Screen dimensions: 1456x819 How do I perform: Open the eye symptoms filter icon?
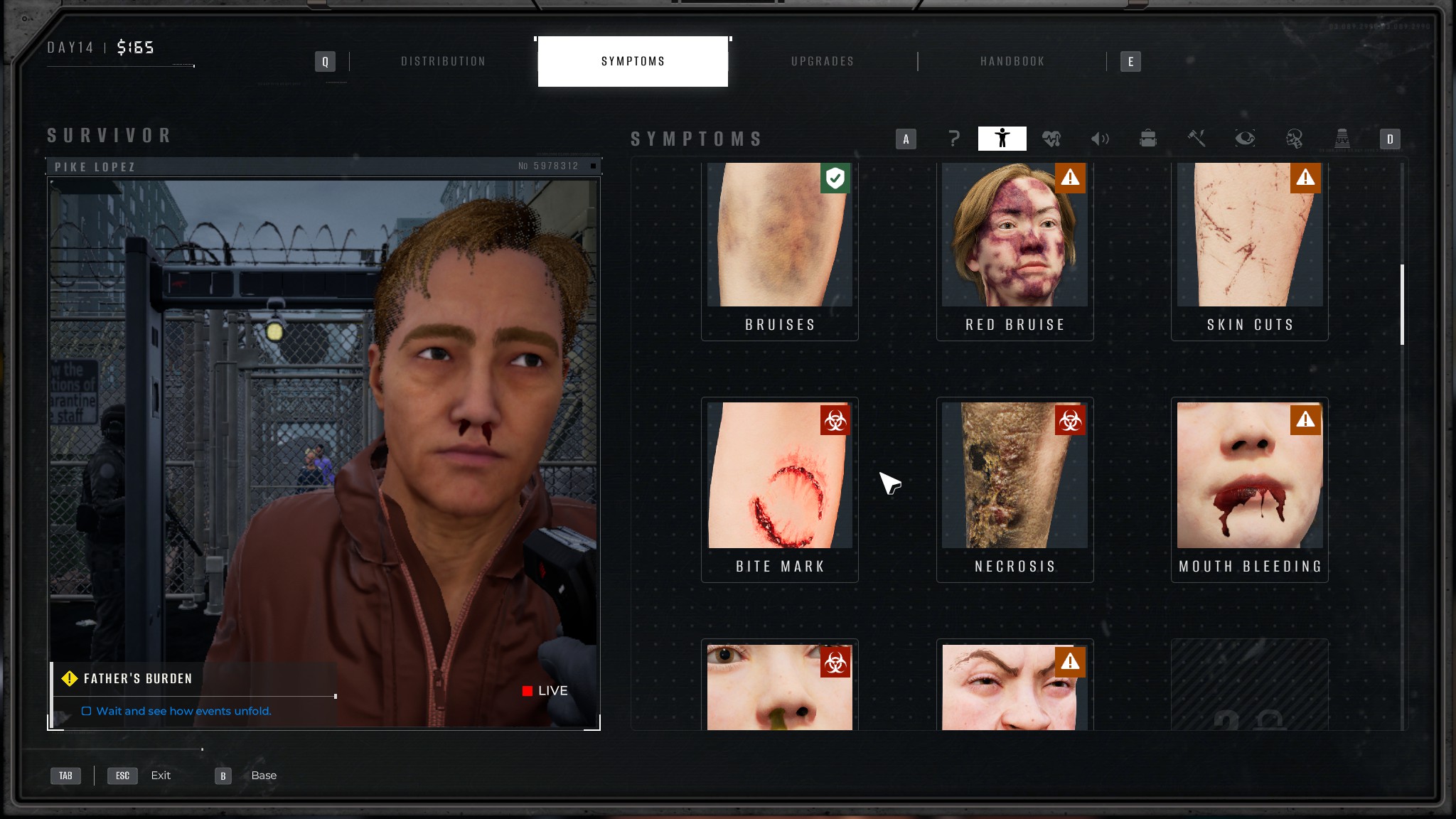tap(1244, 139)
